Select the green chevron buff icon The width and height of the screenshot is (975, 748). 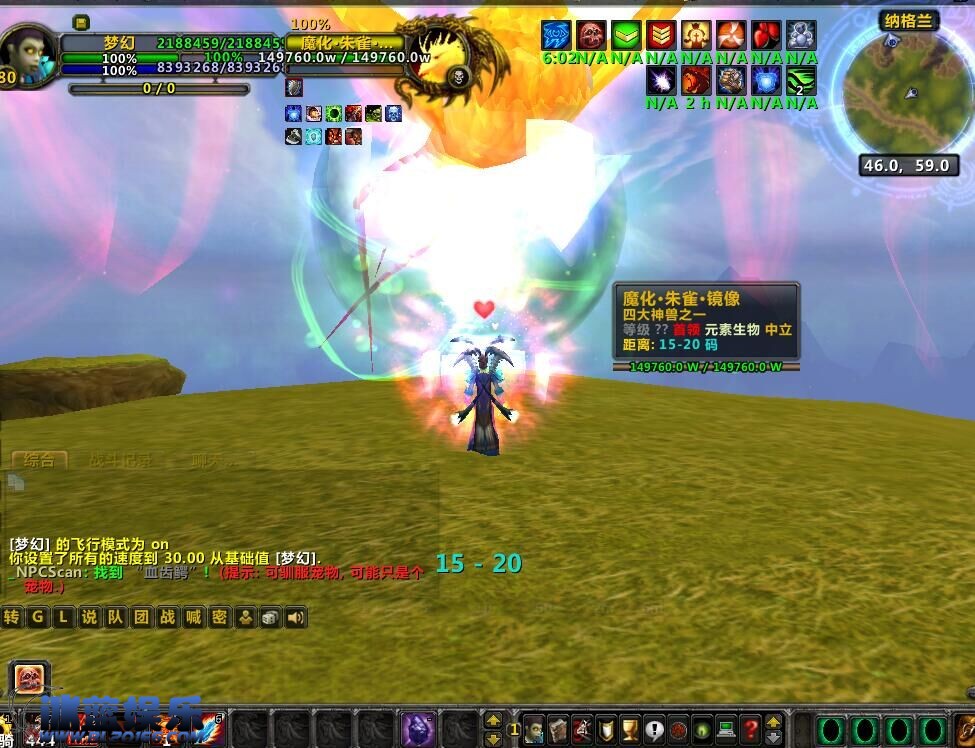(626, 36)
